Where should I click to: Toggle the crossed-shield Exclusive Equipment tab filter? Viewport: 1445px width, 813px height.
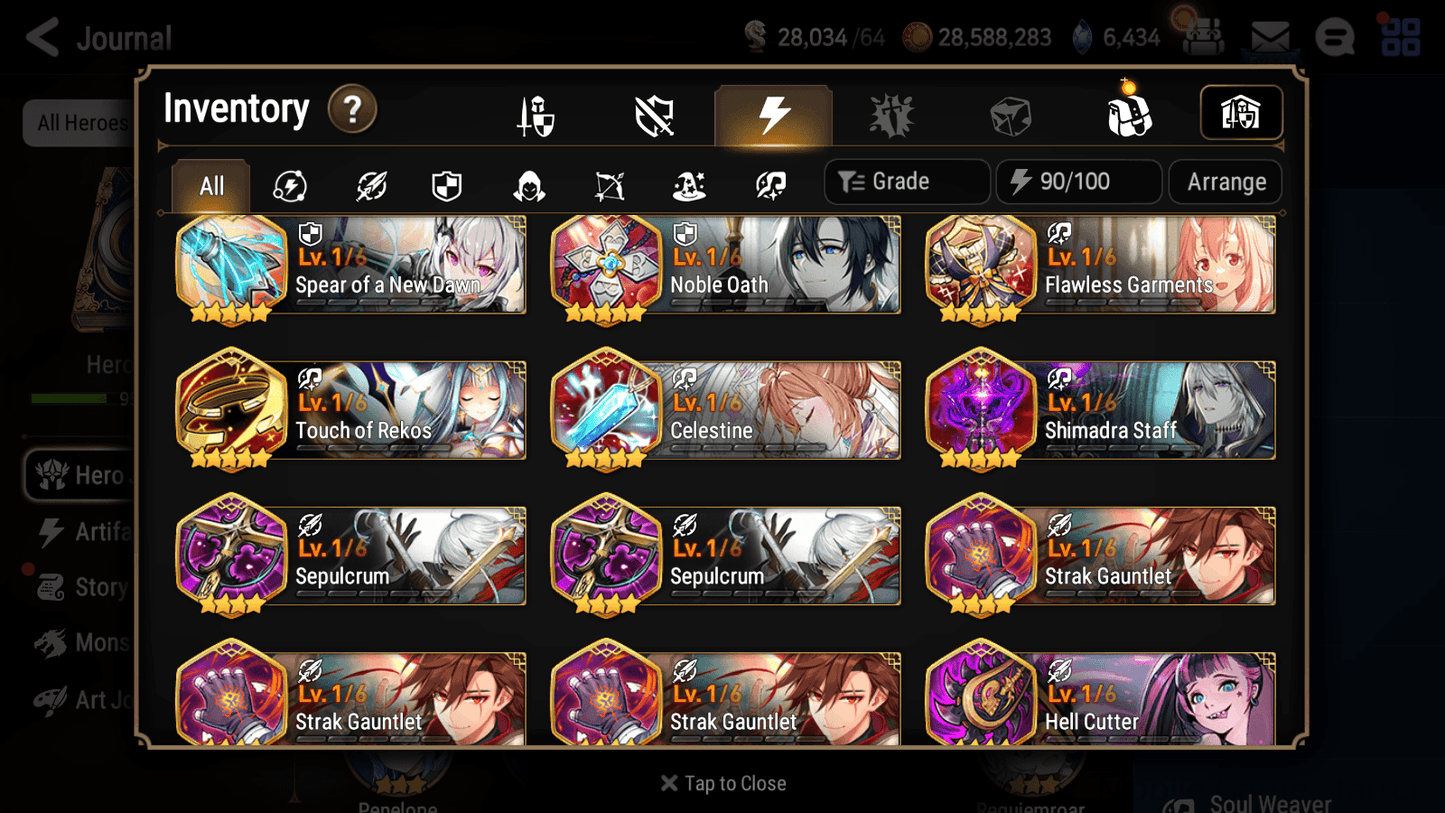point(652,113)
